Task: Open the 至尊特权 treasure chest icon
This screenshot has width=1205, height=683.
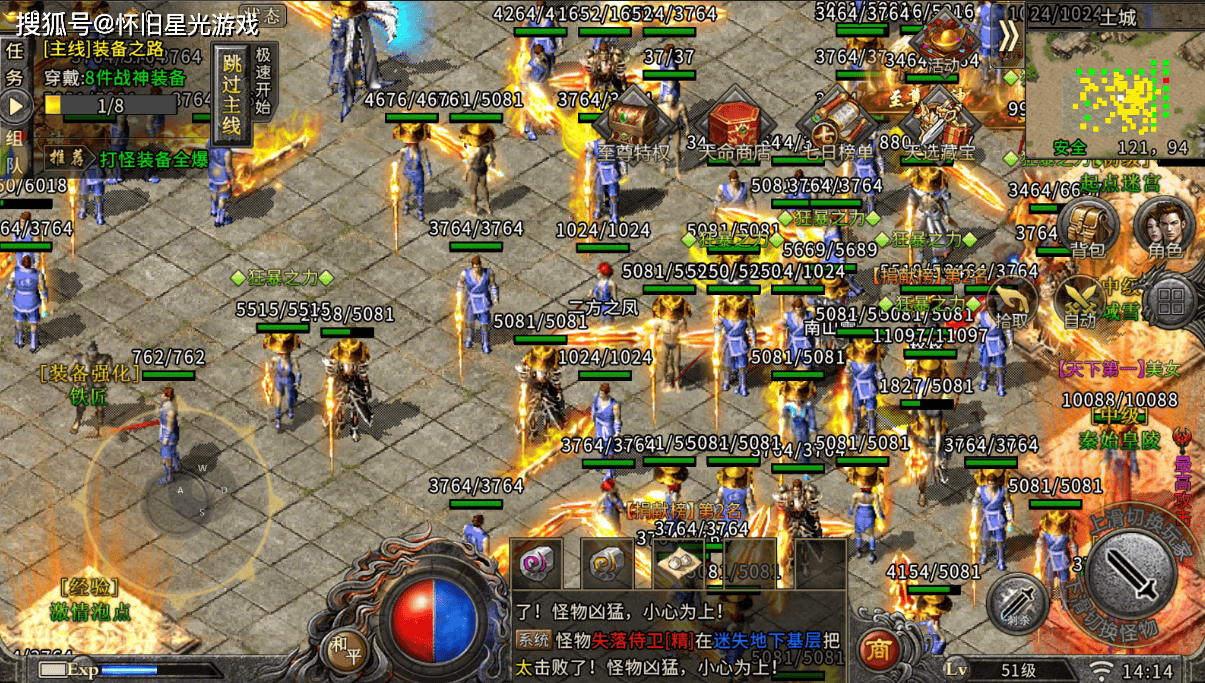Action: [x=633, y=127]
